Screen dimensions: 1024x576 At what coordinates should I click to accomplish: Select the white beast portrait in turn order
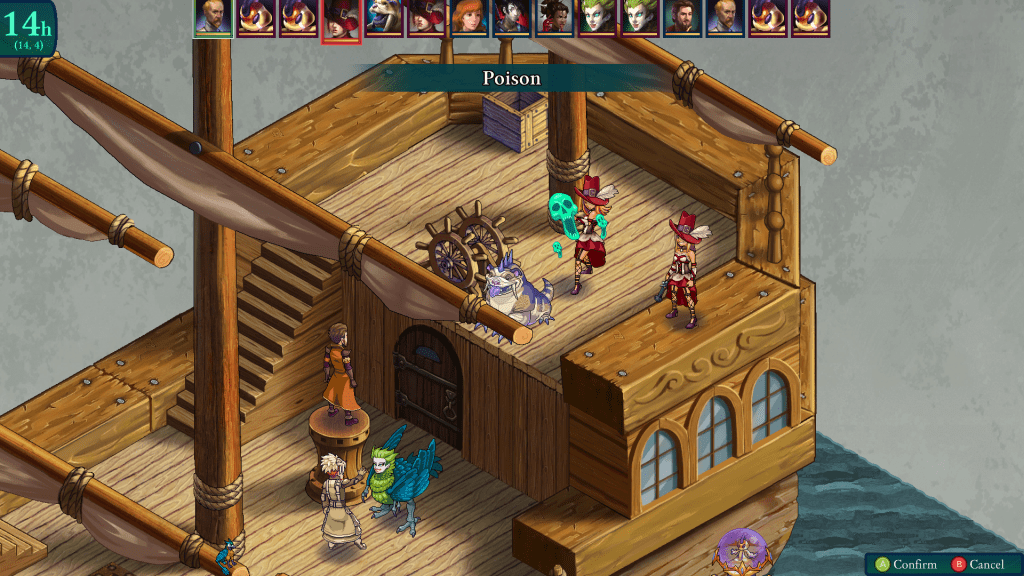383,18
